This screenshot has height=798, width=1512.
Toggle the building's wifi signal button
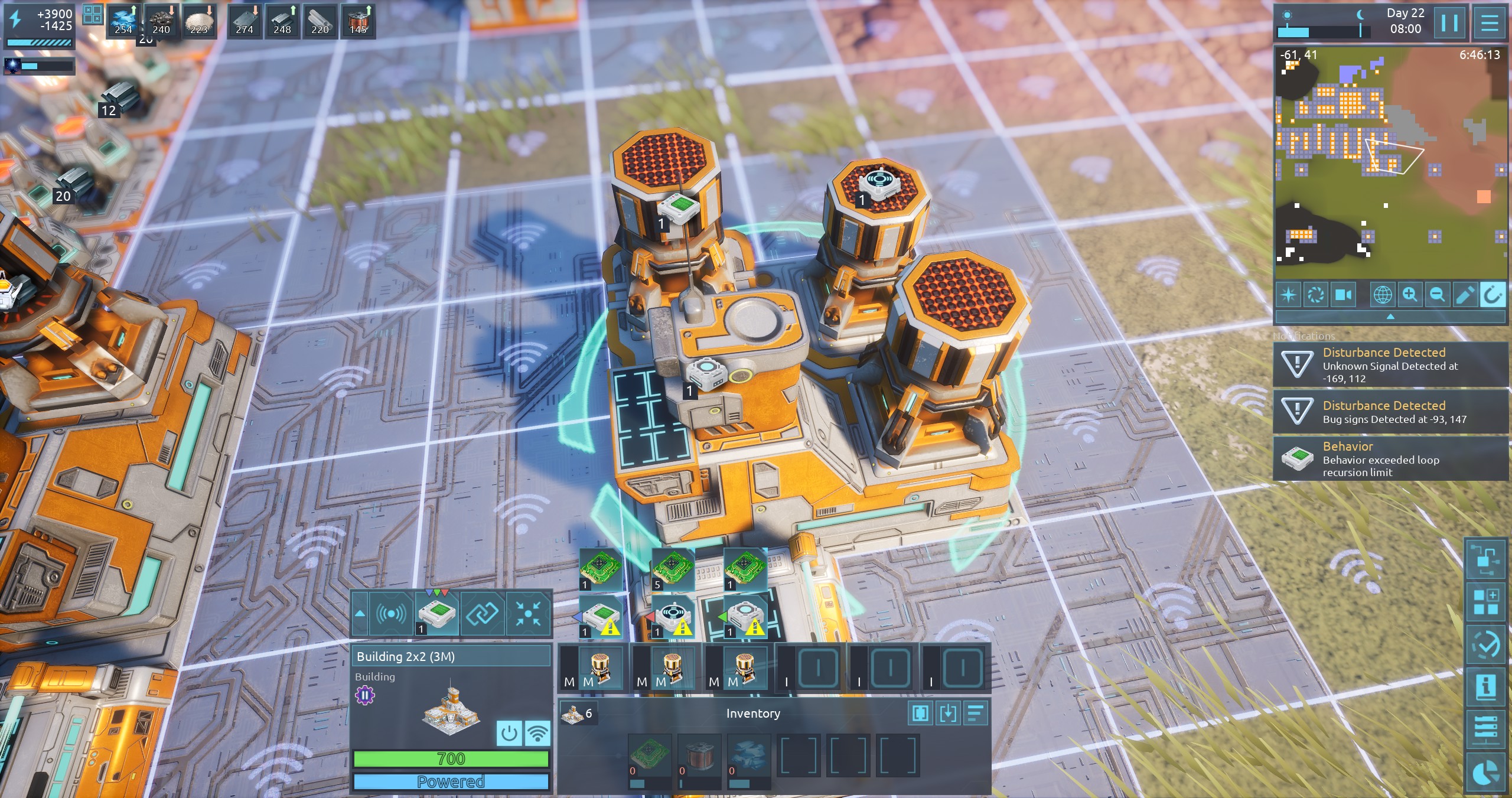point(537,733)
